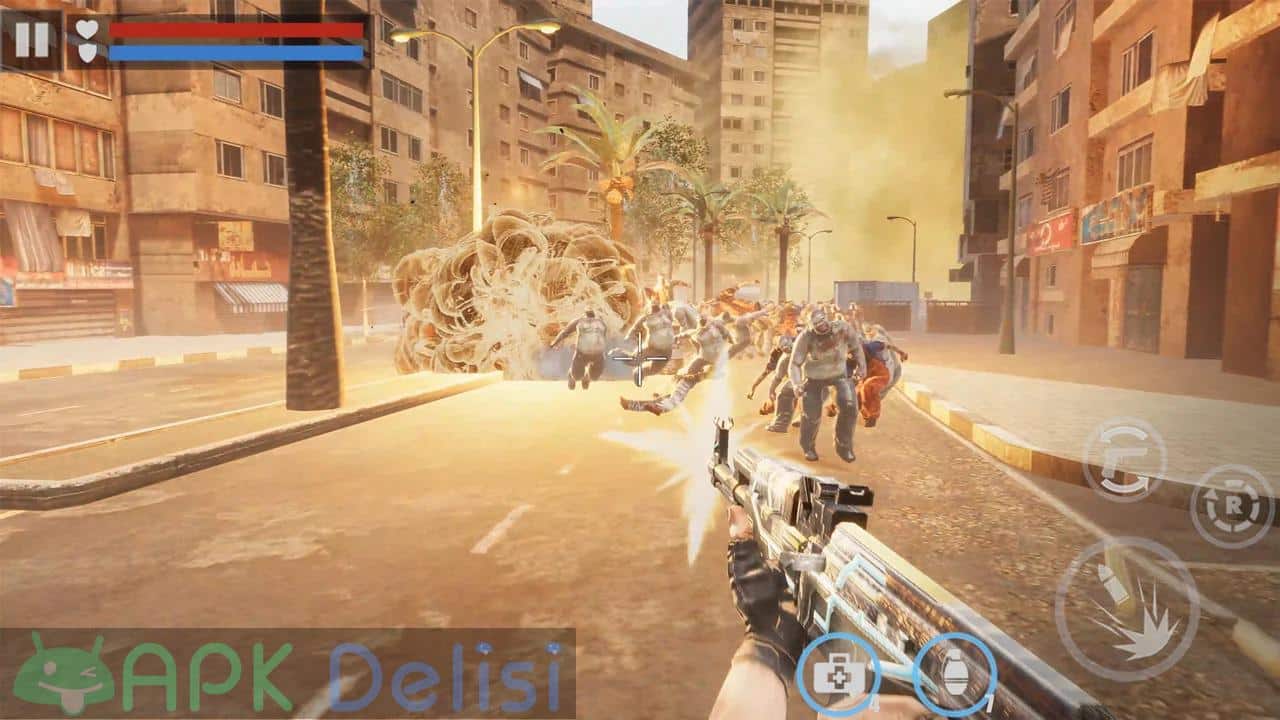1280x720 pixels.
Task: Reload with the R button
Action: pos(1231,506)
